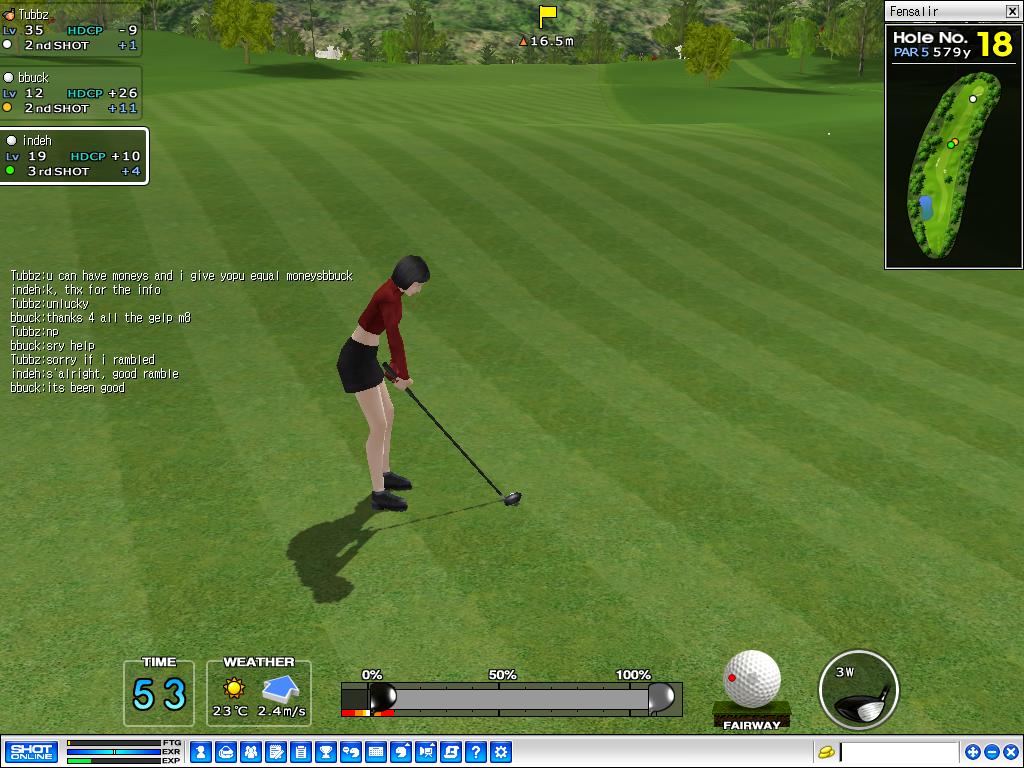
Task: Open the gear settings icon
Action: [x=501, y=752]
